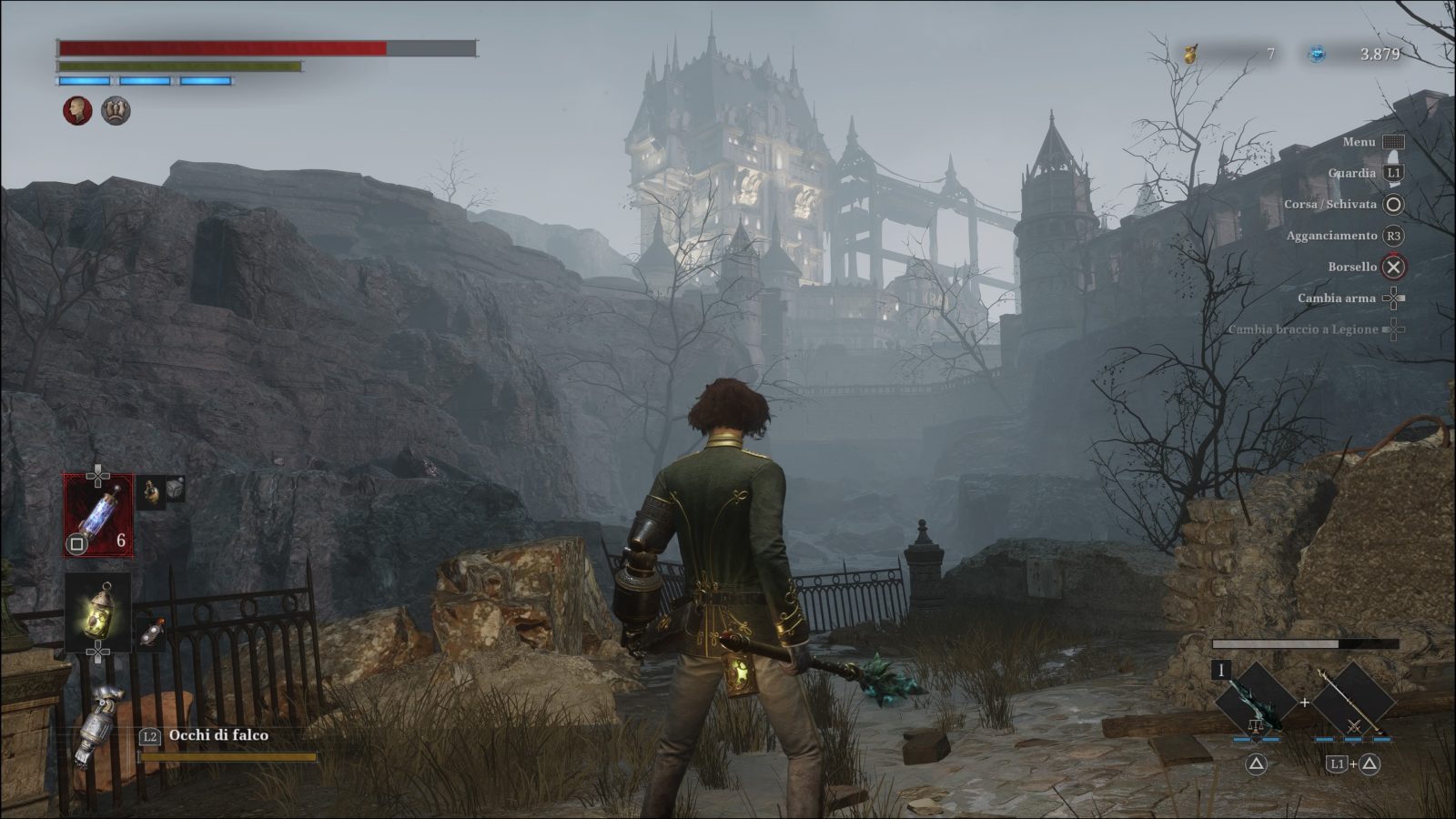Viewport: 1456px width, 819px height.
Task: Click the gold pouch currency icon
Action: coord(1190,55)
